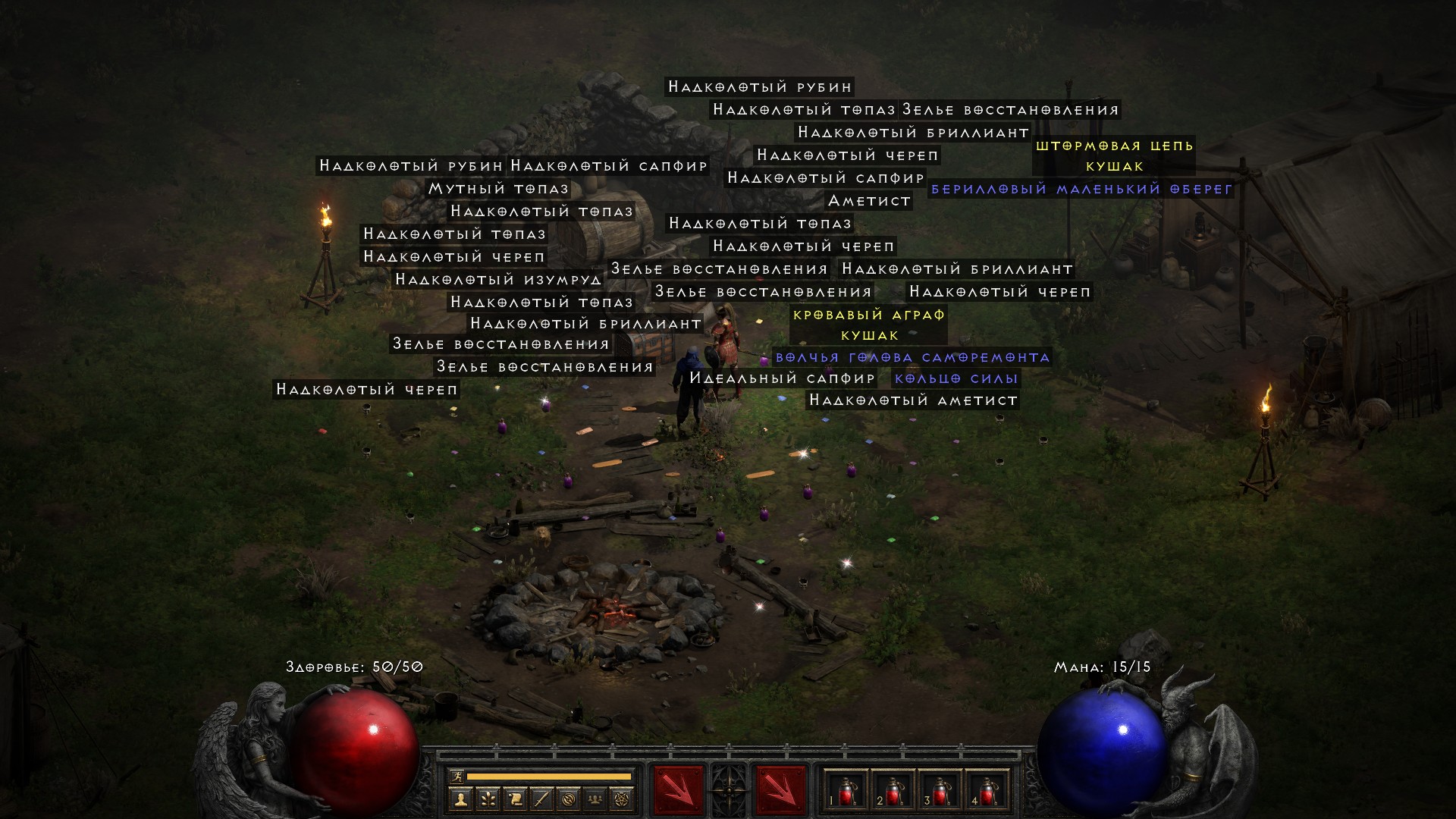
Task: Open the game menu pentagram icon
Action: coord(622,799)
